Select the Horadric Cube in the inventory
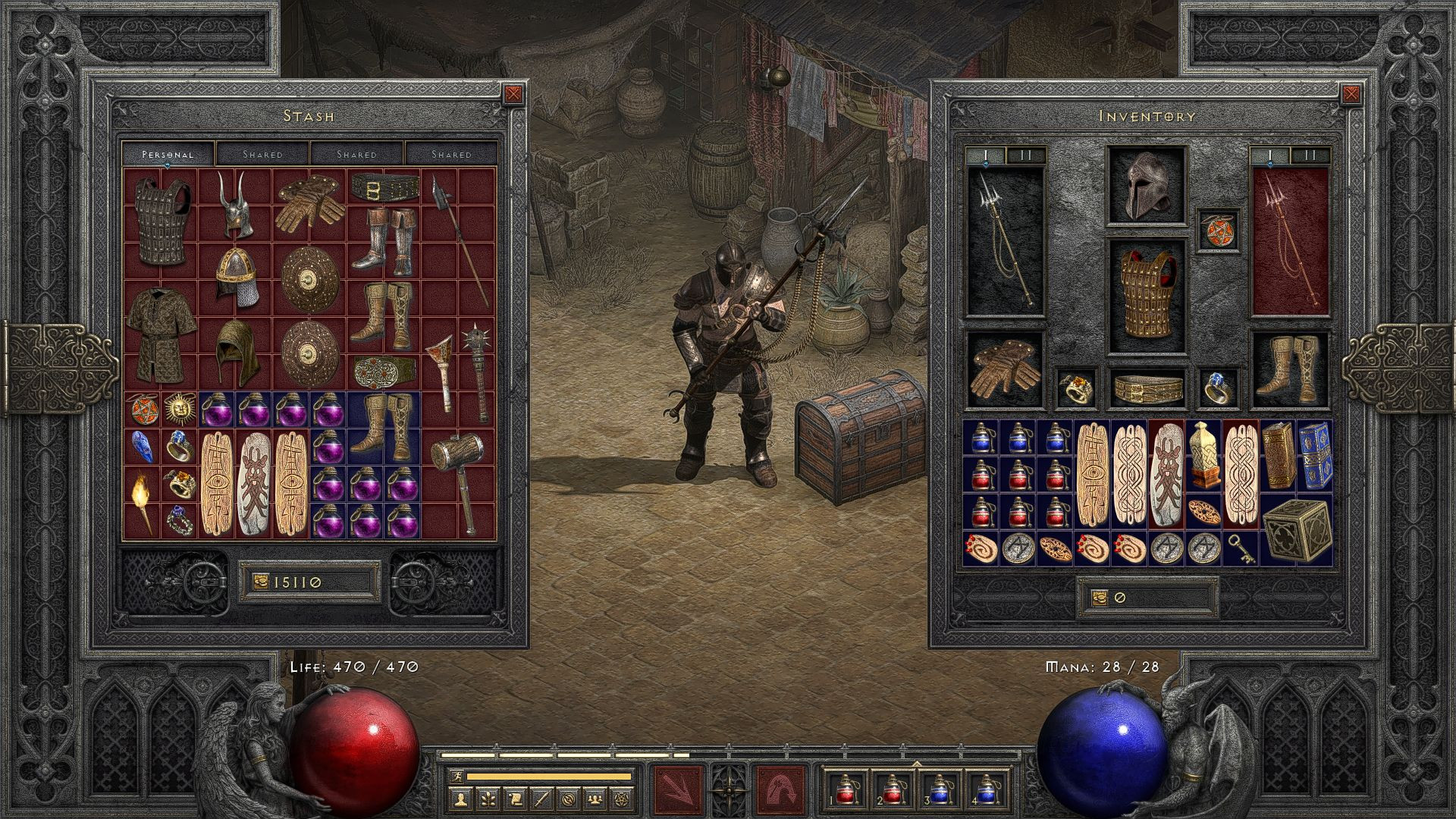Viewport: 1456px width, 819px height. tap(1296, 529)
